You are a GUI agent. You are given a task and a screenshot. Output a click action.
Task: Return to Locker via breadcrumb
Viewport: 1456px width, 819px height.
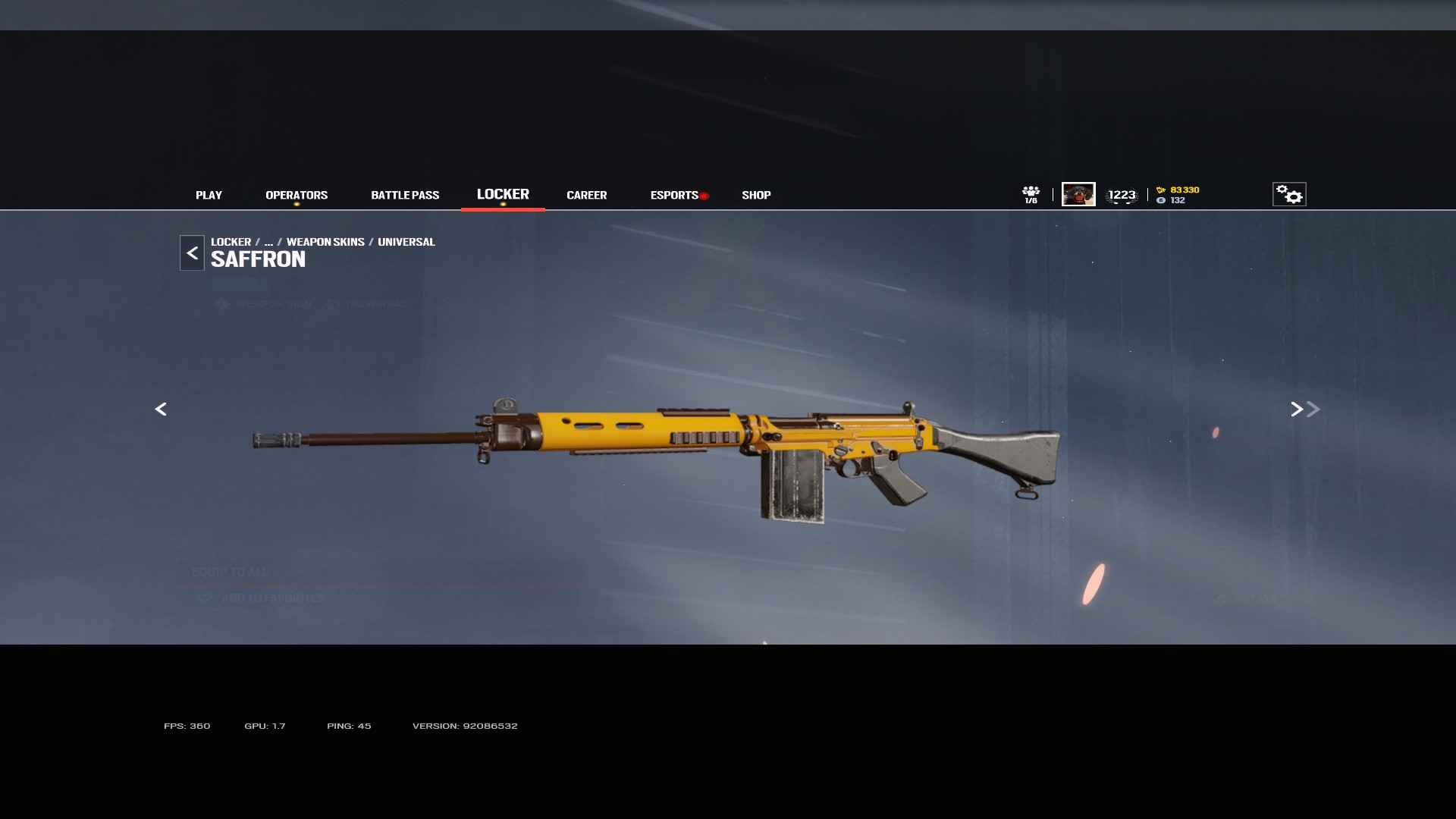coord(231,242)
